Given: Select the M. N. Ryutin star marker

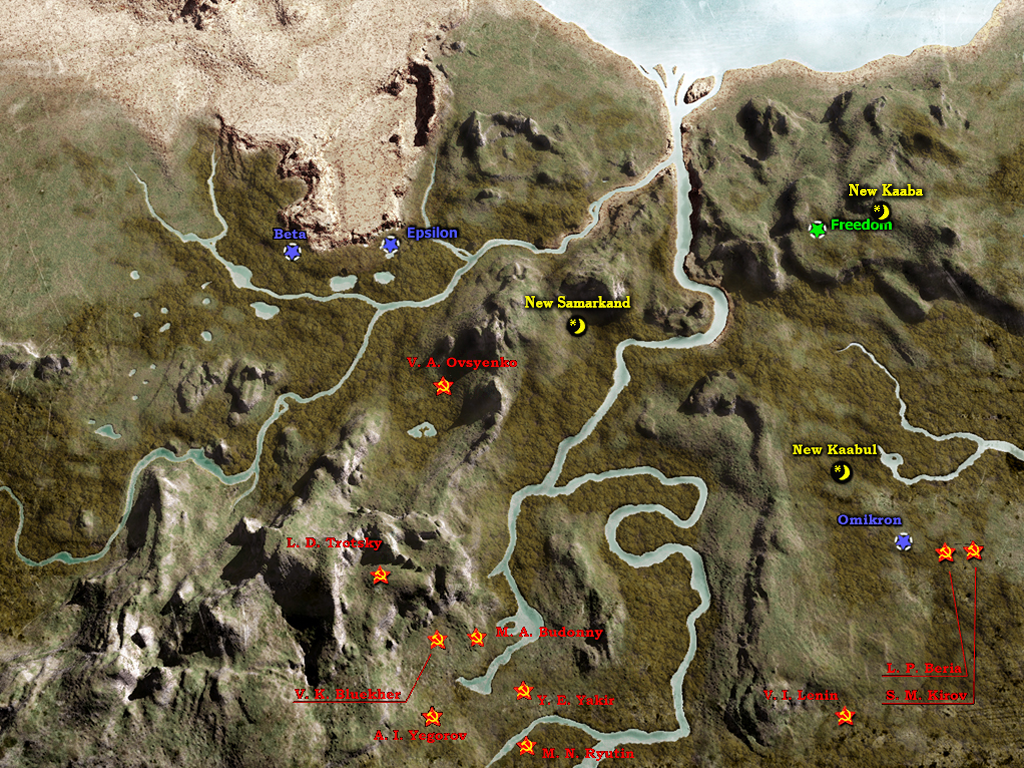Looking at the screenshot, I should coord(527,746).
